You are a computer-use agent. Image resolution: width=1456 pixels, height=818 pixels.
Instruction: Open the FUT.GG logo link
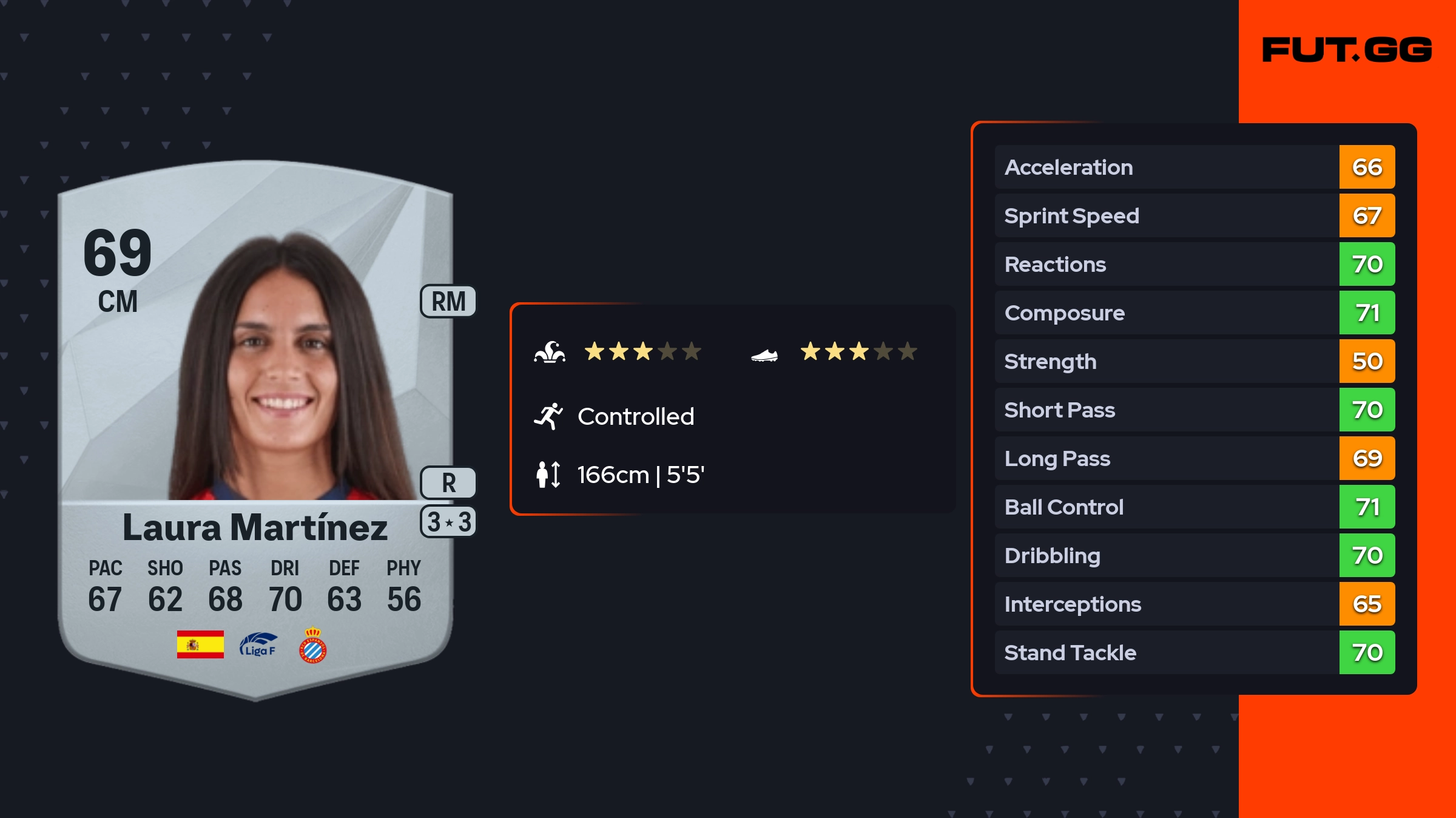1347,50
